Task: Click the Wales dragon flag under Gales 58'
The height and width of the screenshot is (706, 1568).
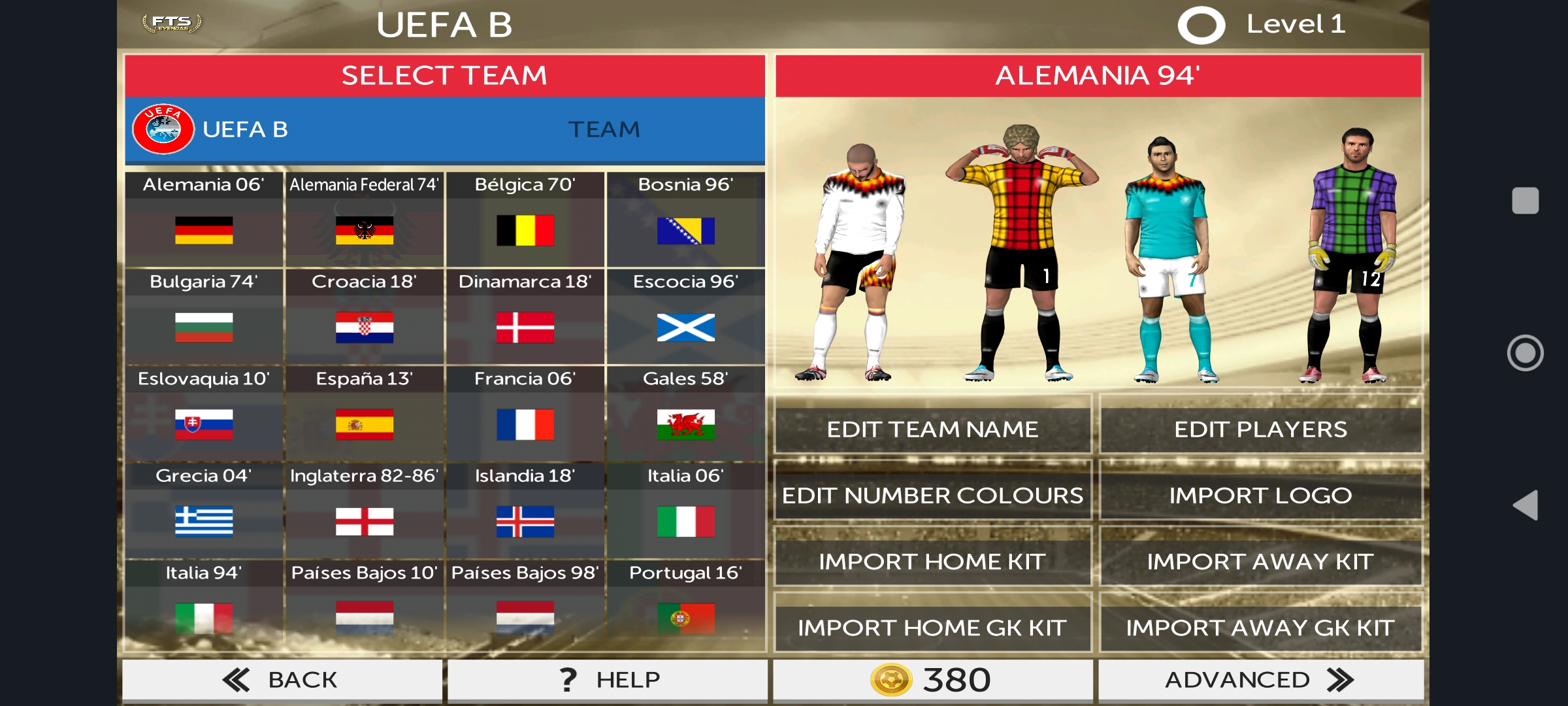Action: (x=686, y=425)
